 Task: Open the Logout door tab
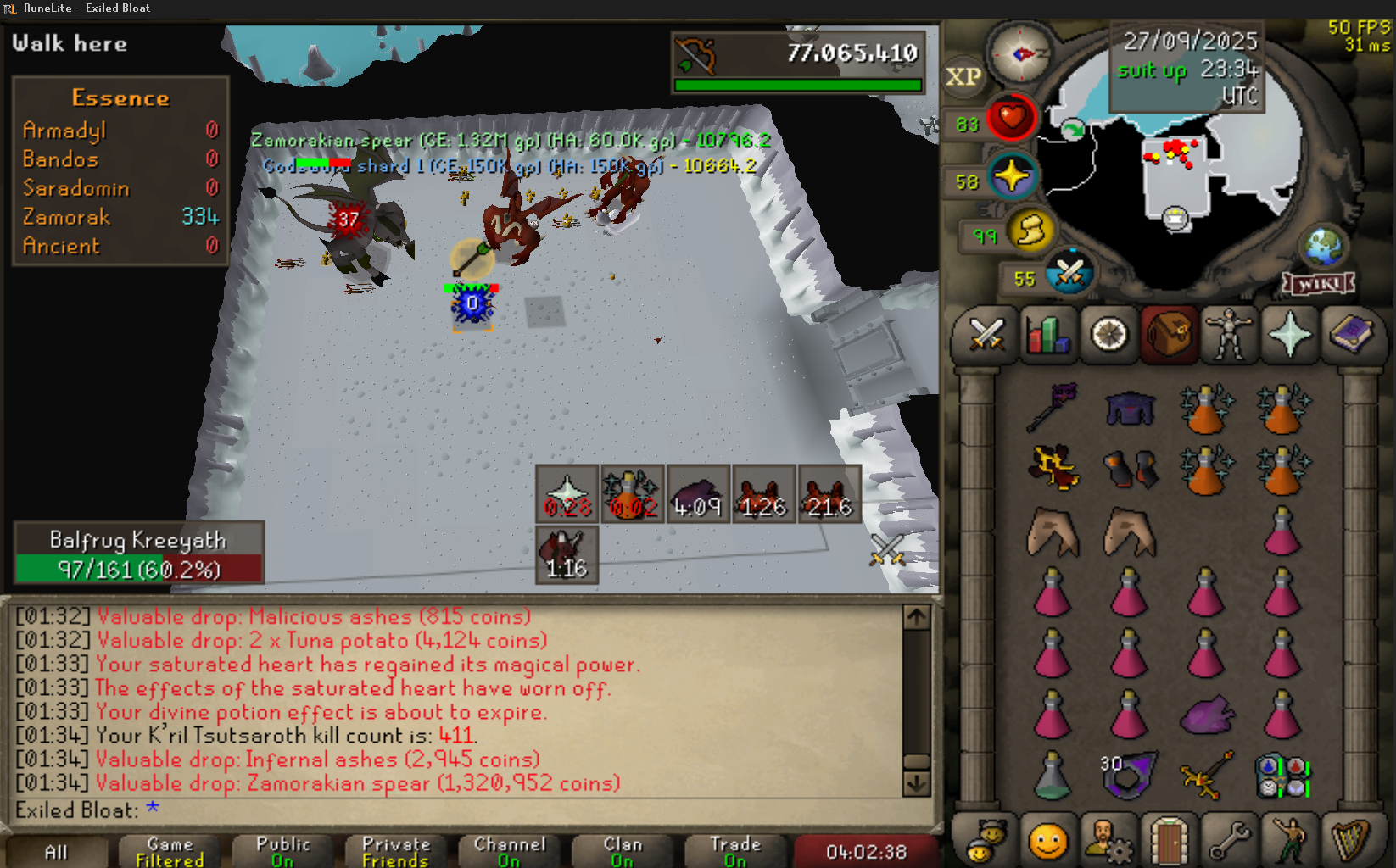[1169, 843]
